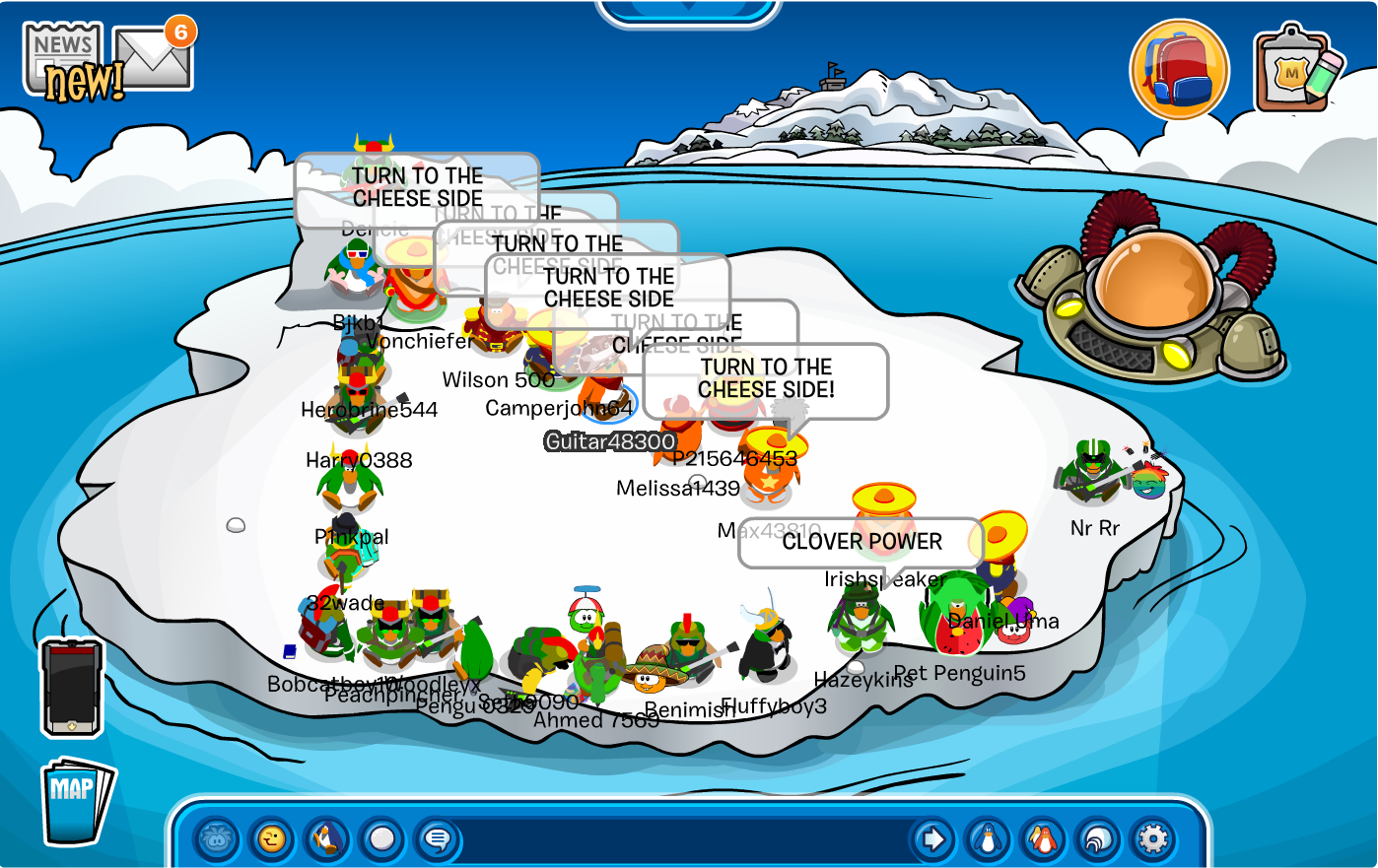Open the buddy list with two penguins
1378x868 pixels.
point(1043,839)
